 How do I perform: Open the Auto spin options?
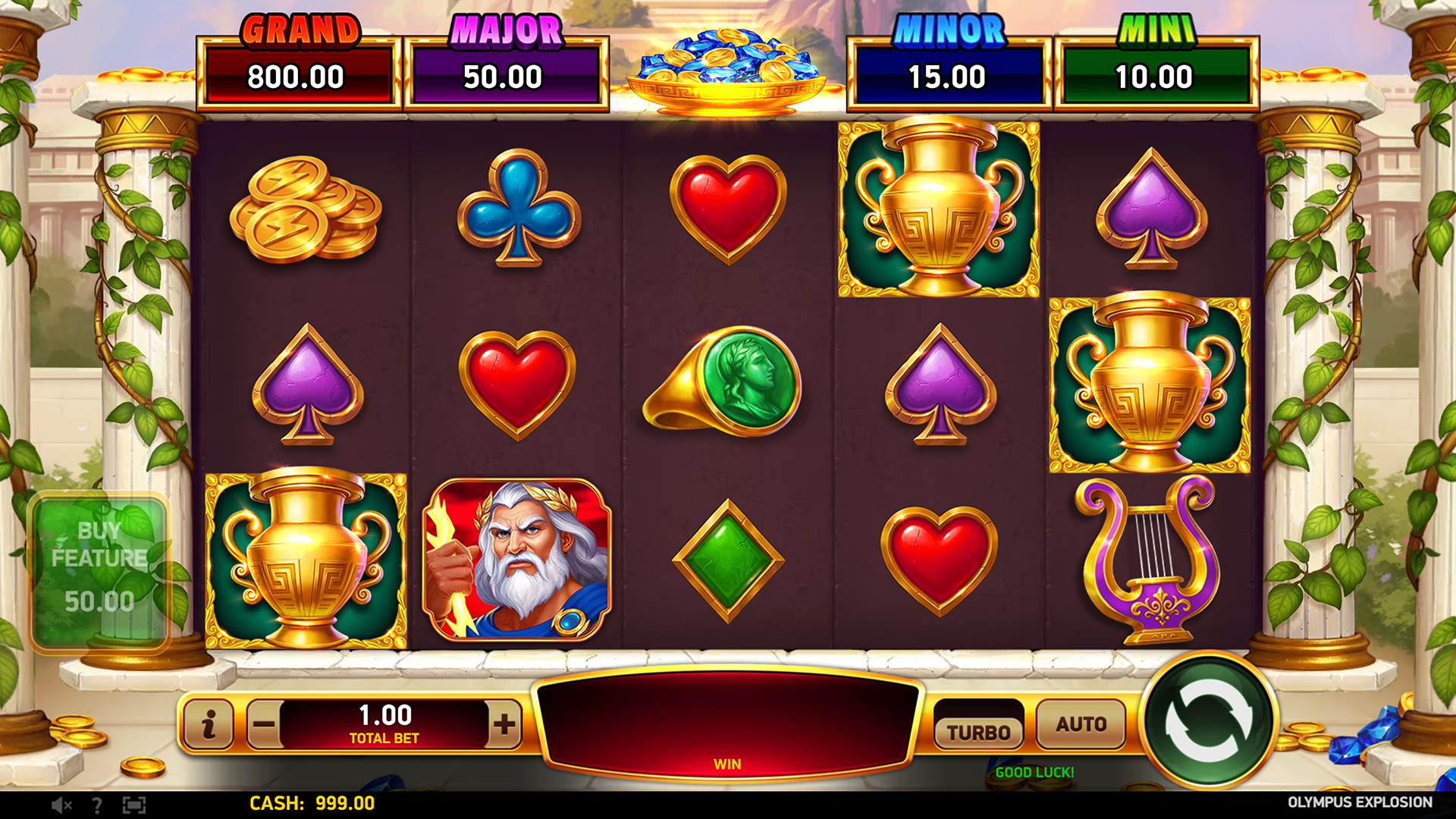1081,724
